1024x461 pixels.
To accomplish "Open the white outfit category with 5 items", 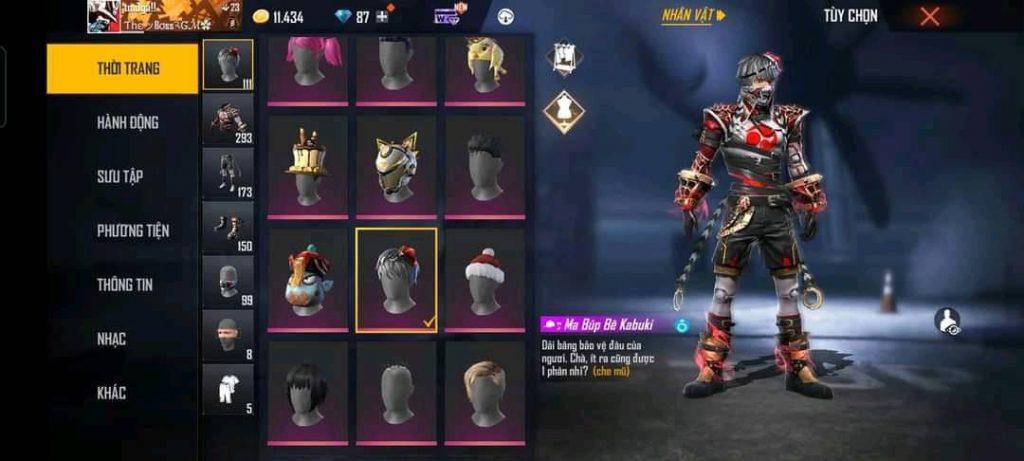I will (228, 389).
